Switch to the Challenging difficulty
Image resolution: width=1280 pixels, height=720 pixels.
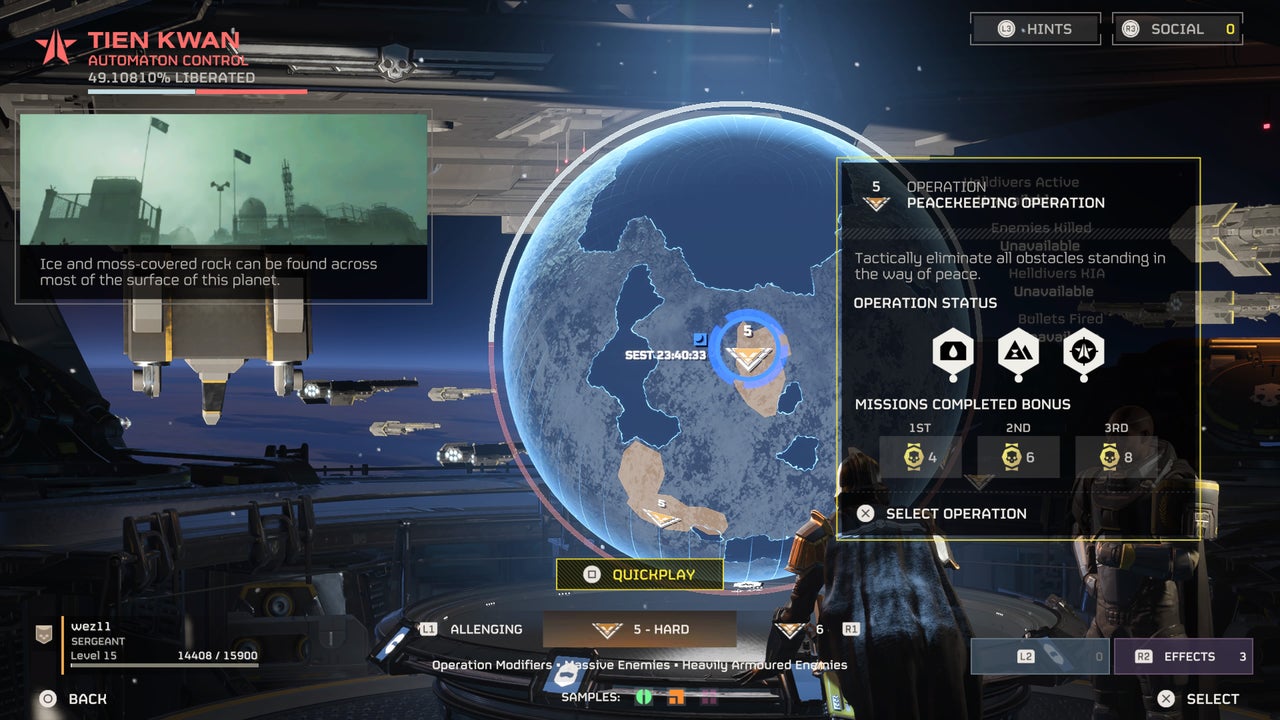[473, 630]
